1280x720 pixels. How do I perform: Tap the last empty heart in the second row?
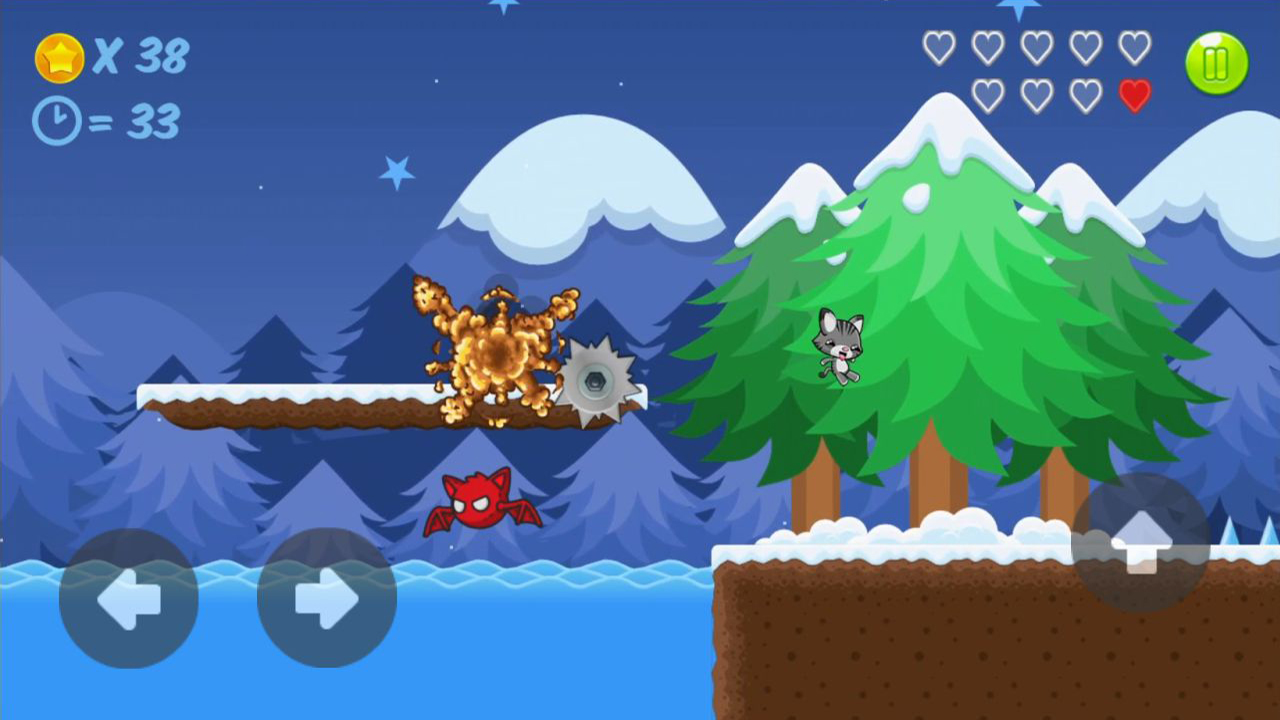tap(1085, 95)
